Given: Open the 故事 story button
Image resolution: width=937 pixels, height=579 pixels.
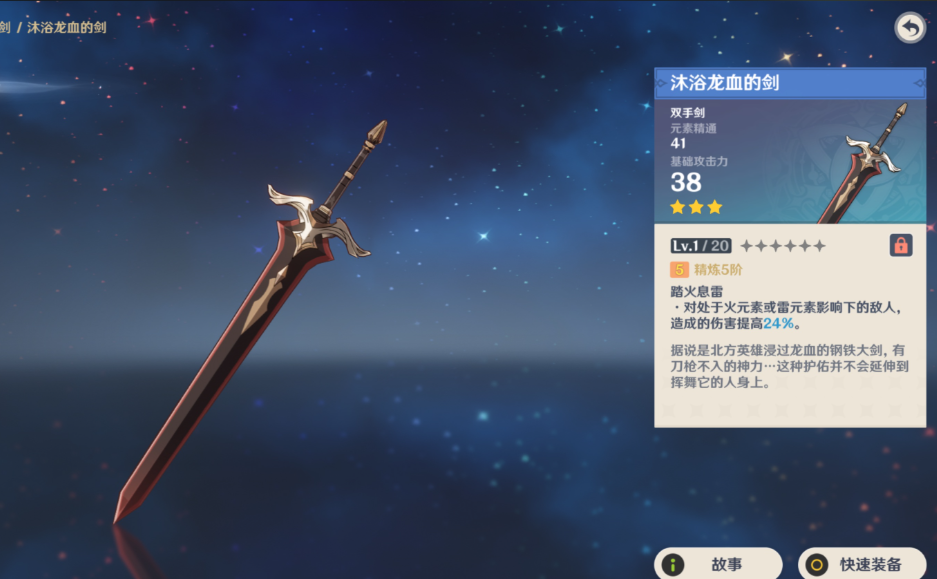Looking at the screenshot, I should [718, 564].
